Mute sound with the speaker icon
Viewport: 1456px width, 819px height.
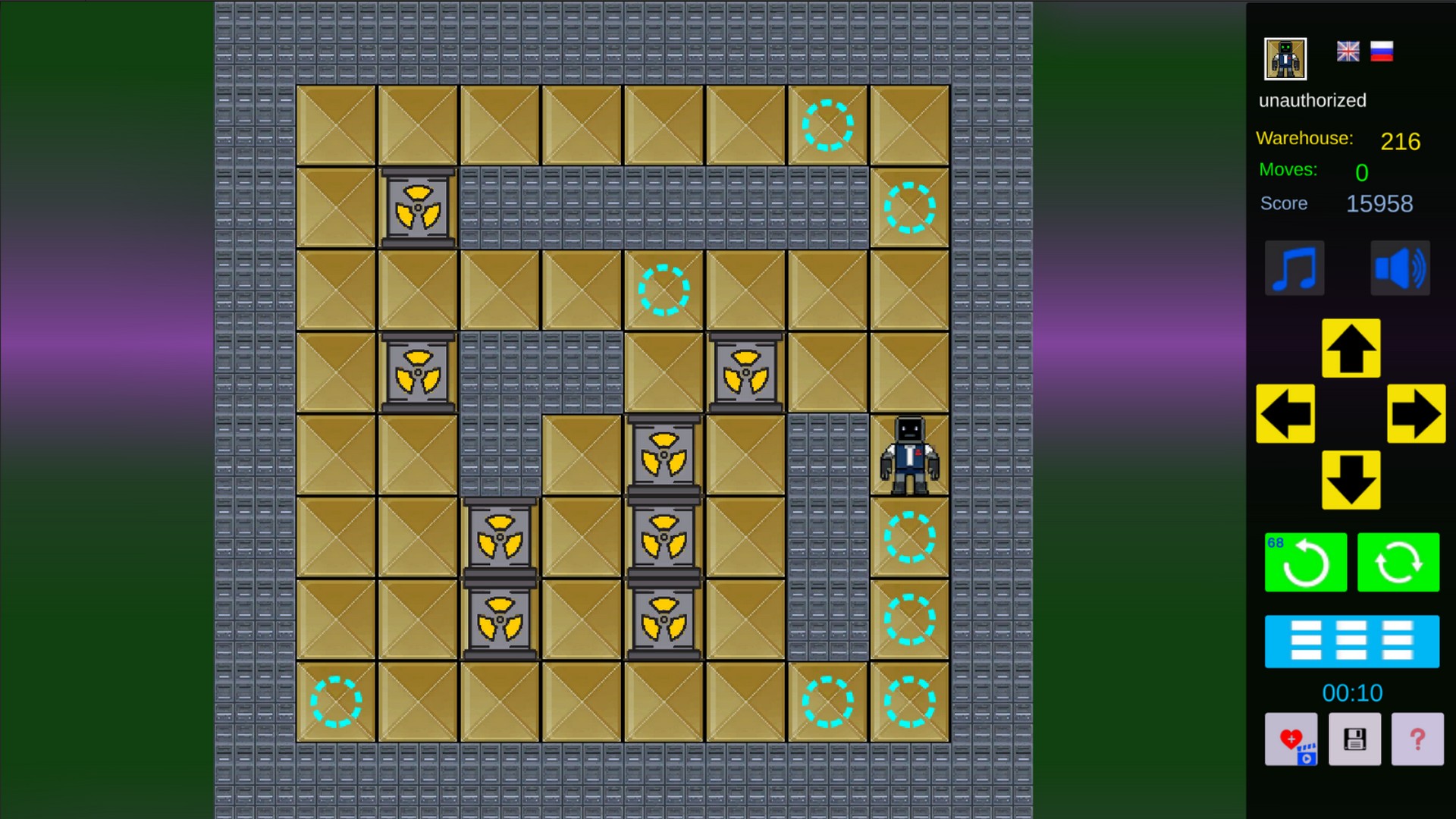(1400, 268)
